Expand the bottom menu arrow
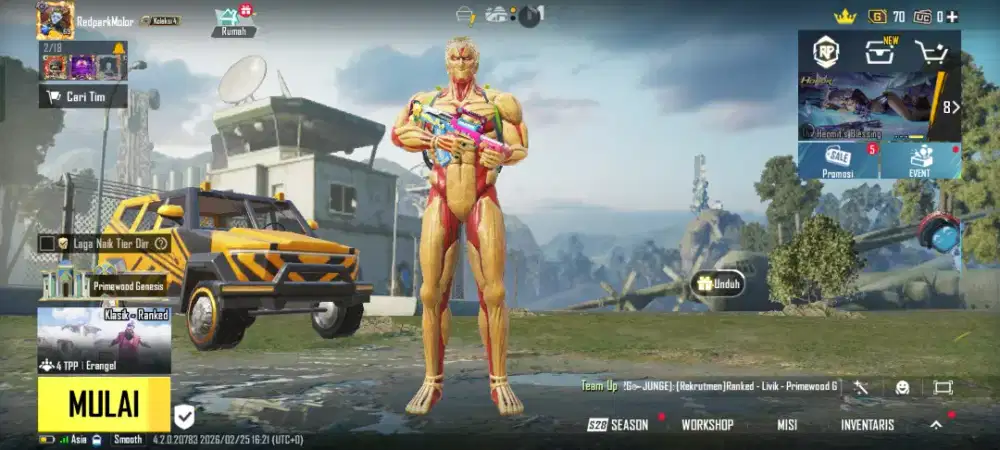The image size is (1000, 450). pos(936,424)
